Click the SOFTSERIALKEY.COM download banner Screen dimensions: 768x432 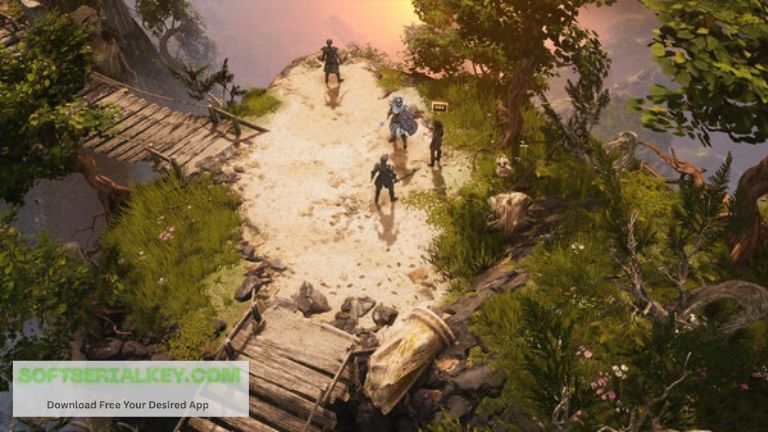click(130, 388)
